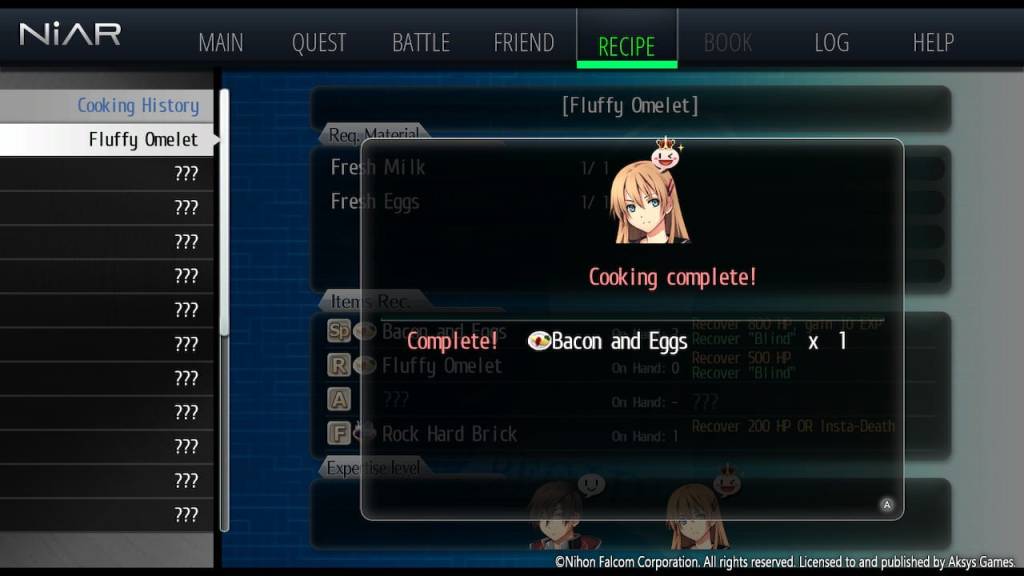The image size is (1024, 576).
Task: Click the Bacon and Eggs completed dish
Action: click(x=608, y=342)
